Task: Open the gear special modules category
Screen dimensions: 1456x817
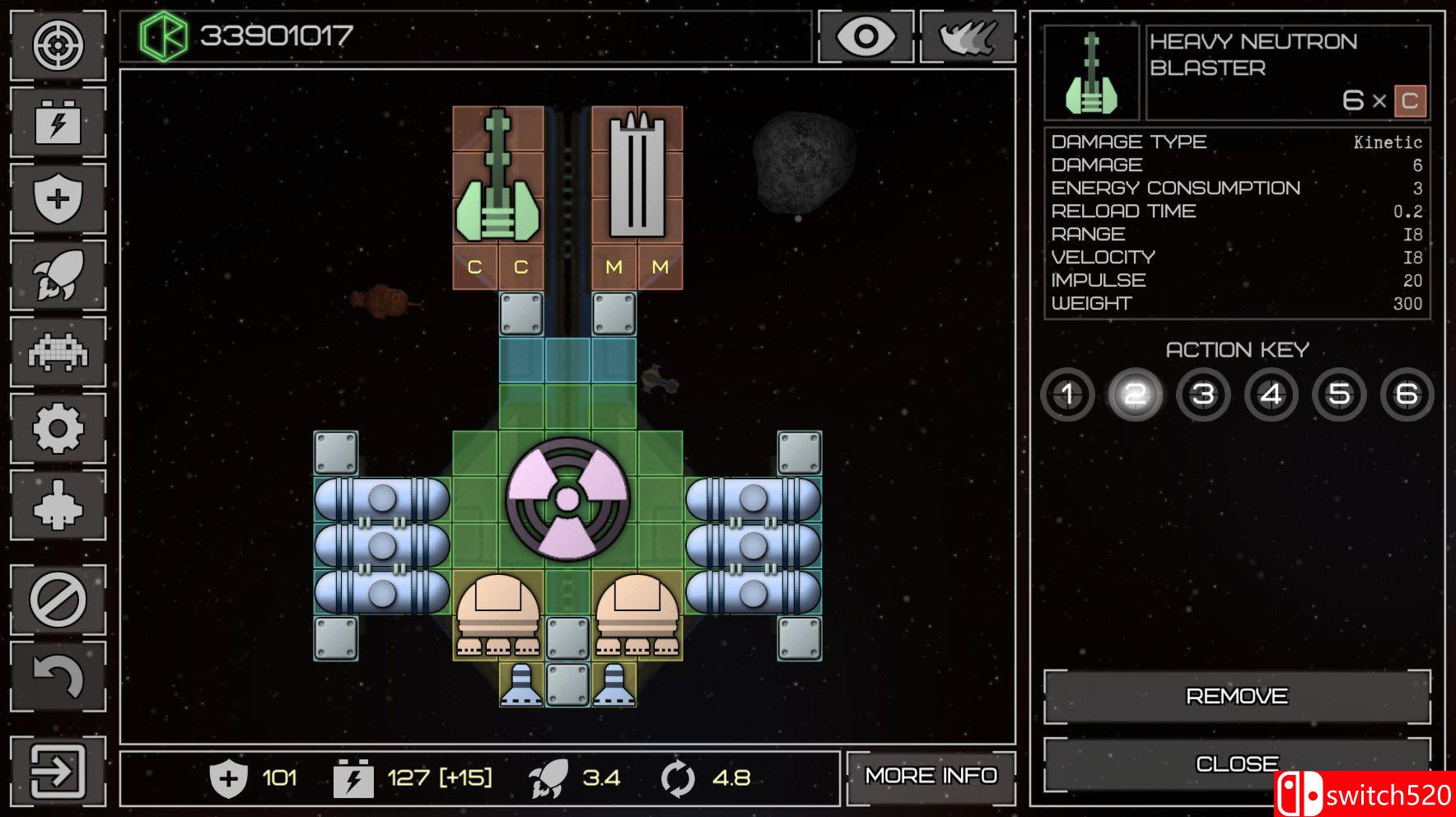Action: pos(58,428)
